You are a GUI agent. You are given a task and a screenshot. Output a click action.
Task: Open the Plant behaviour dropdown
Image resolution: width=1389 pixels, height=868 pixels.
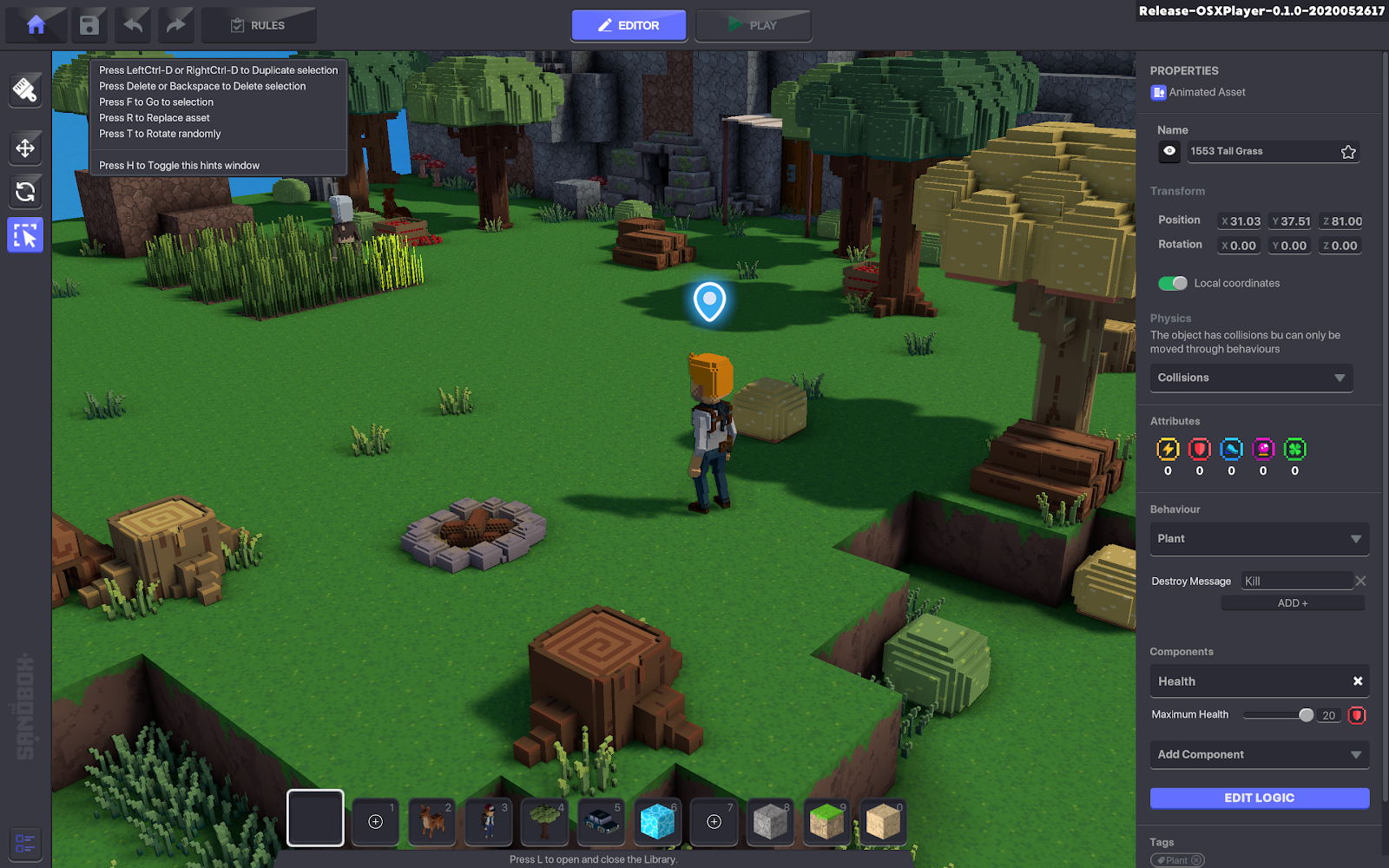[x=1259, y=539]
